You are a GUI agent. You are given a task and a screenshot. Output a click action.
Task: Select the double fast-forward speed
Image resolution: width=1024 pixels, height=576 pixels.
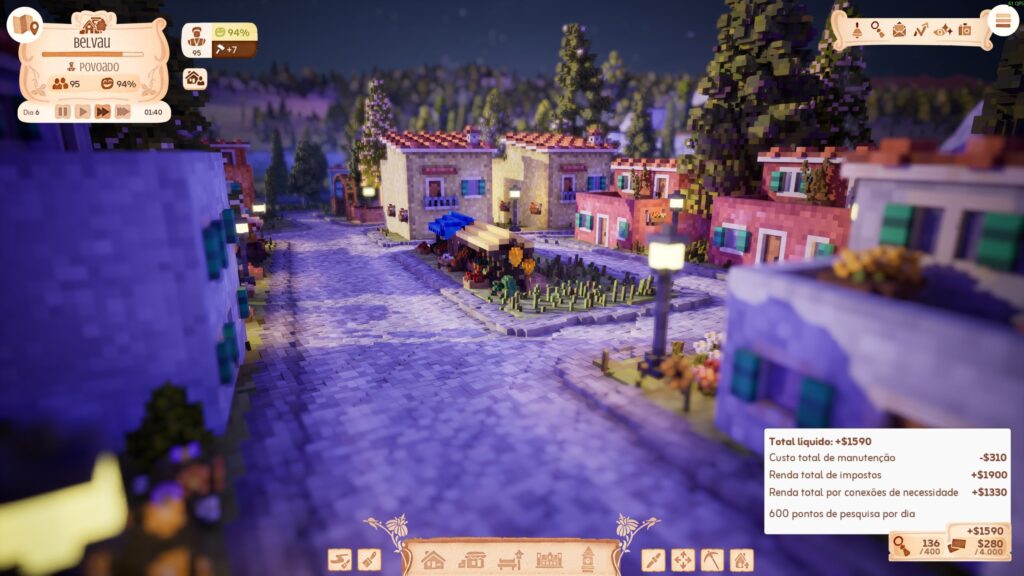point(102,112)
